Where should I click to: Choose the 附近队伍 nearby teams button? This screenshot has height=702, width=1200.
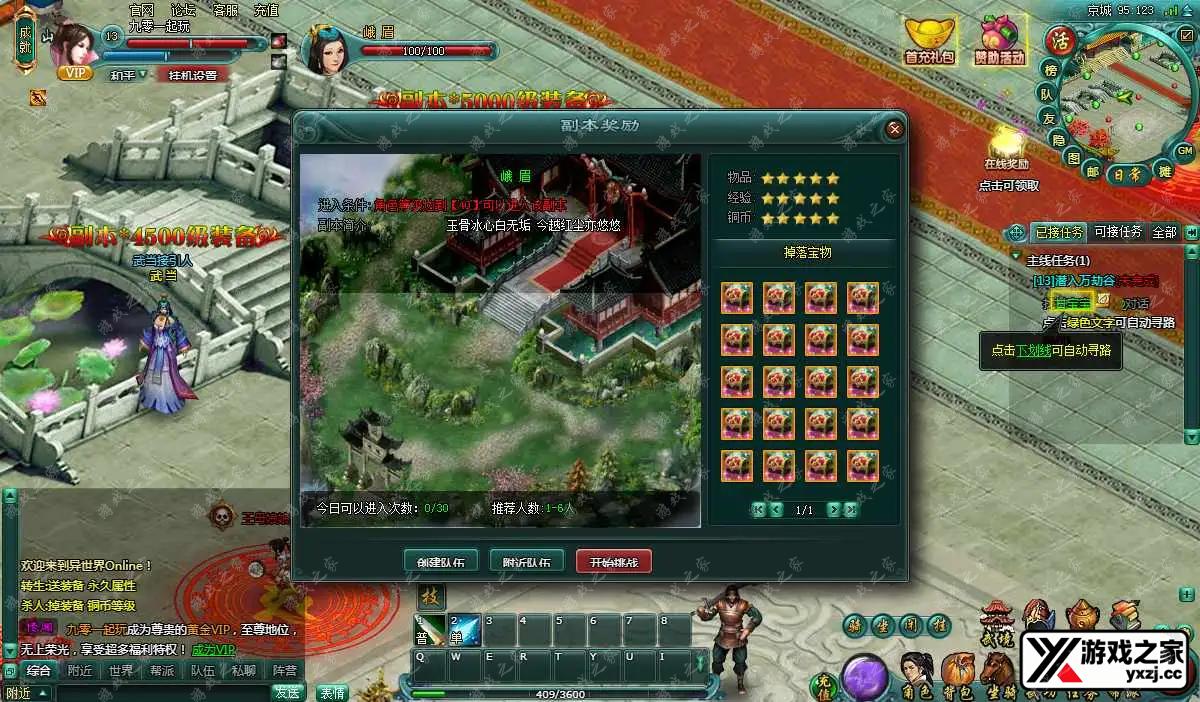527,561
